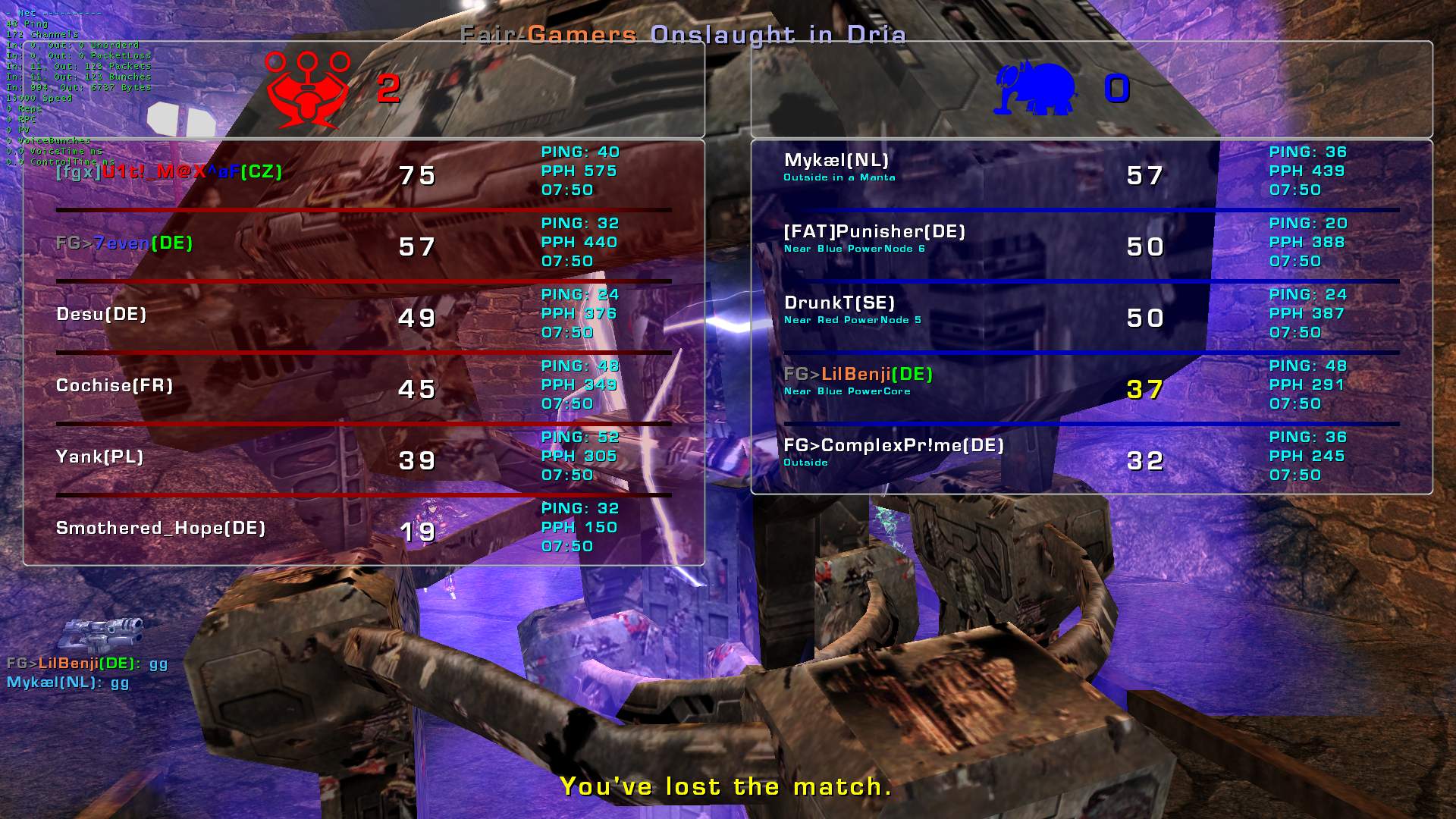Click the red team emblem
The width and height of the screenshot is (1456, 819).
(x=307, y=89)
